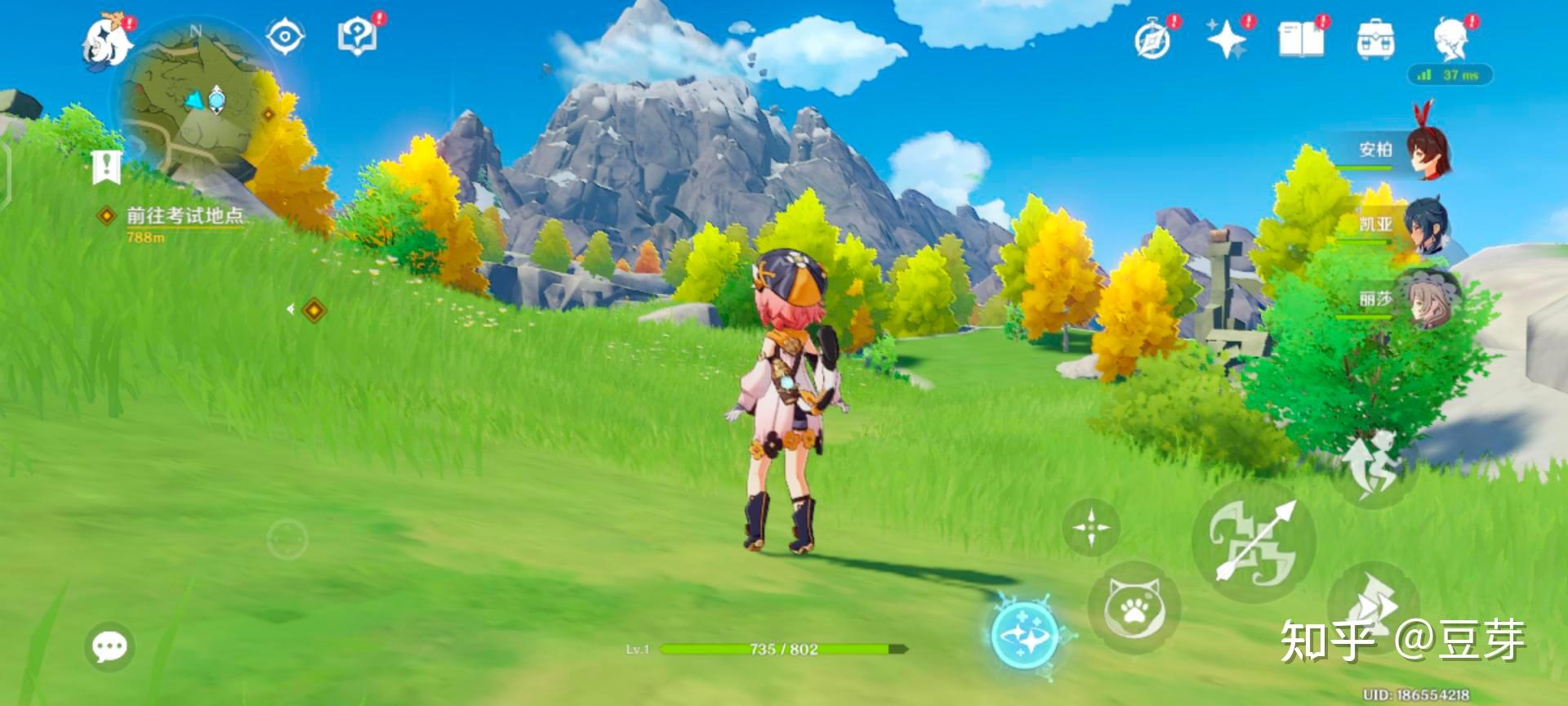Open the chat speech bubble
The height and width of the screenshot is (706, 1568).
click(109, 646)
